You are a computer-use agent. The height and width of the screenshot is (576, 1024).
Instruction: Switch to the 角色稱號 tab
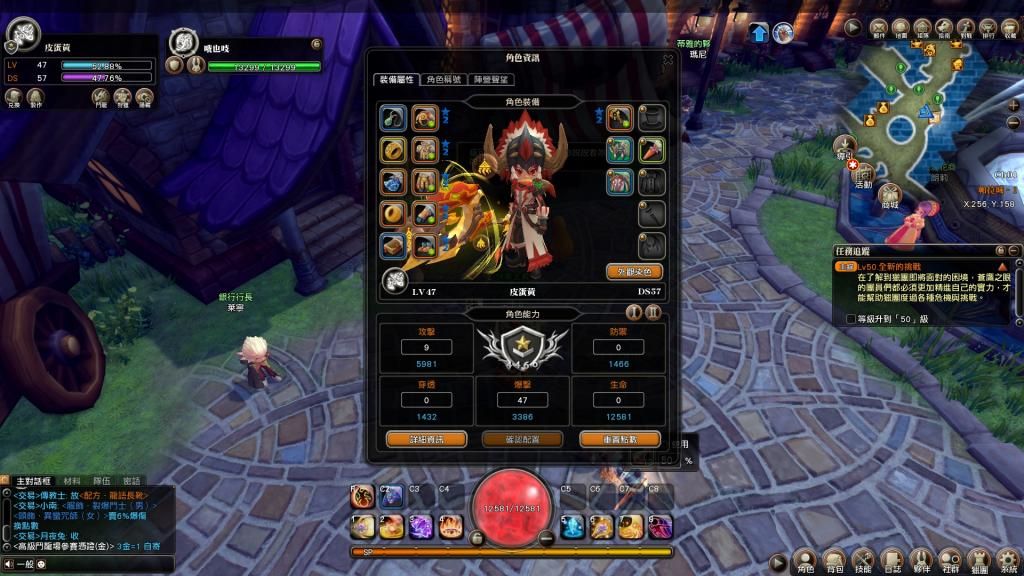click(443, 79)
